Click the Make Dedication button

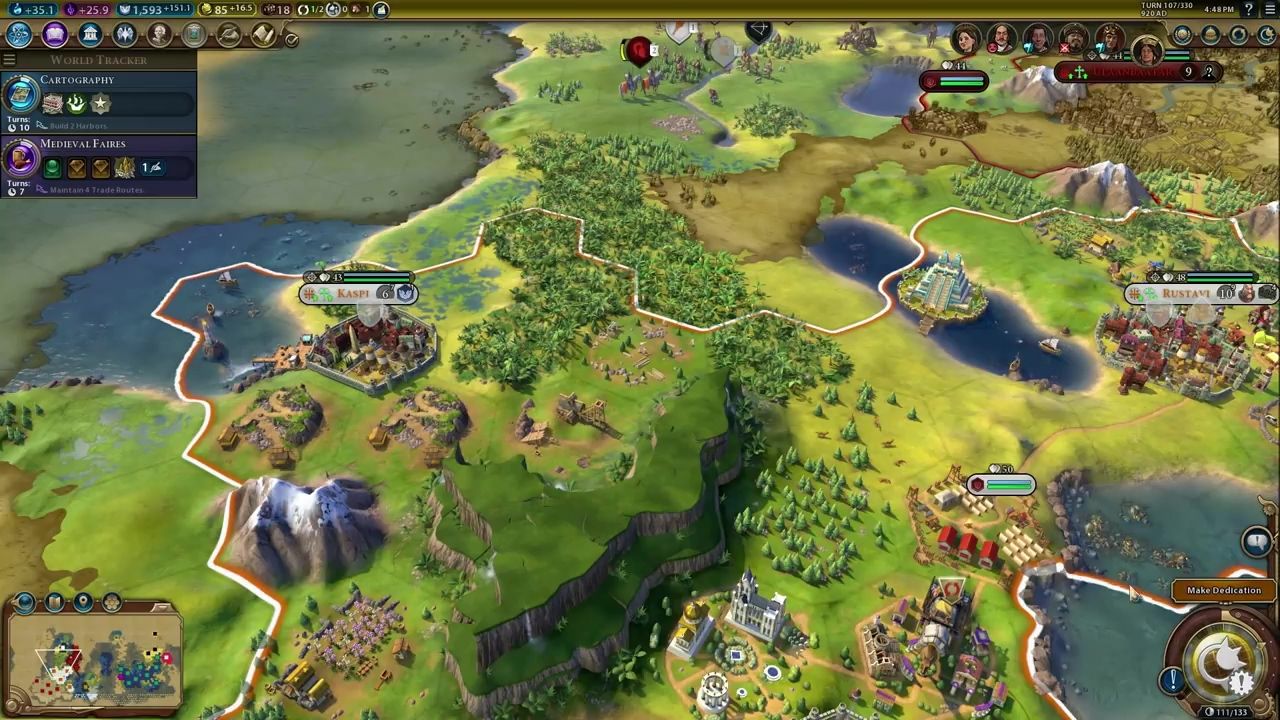pos(1223,591)
